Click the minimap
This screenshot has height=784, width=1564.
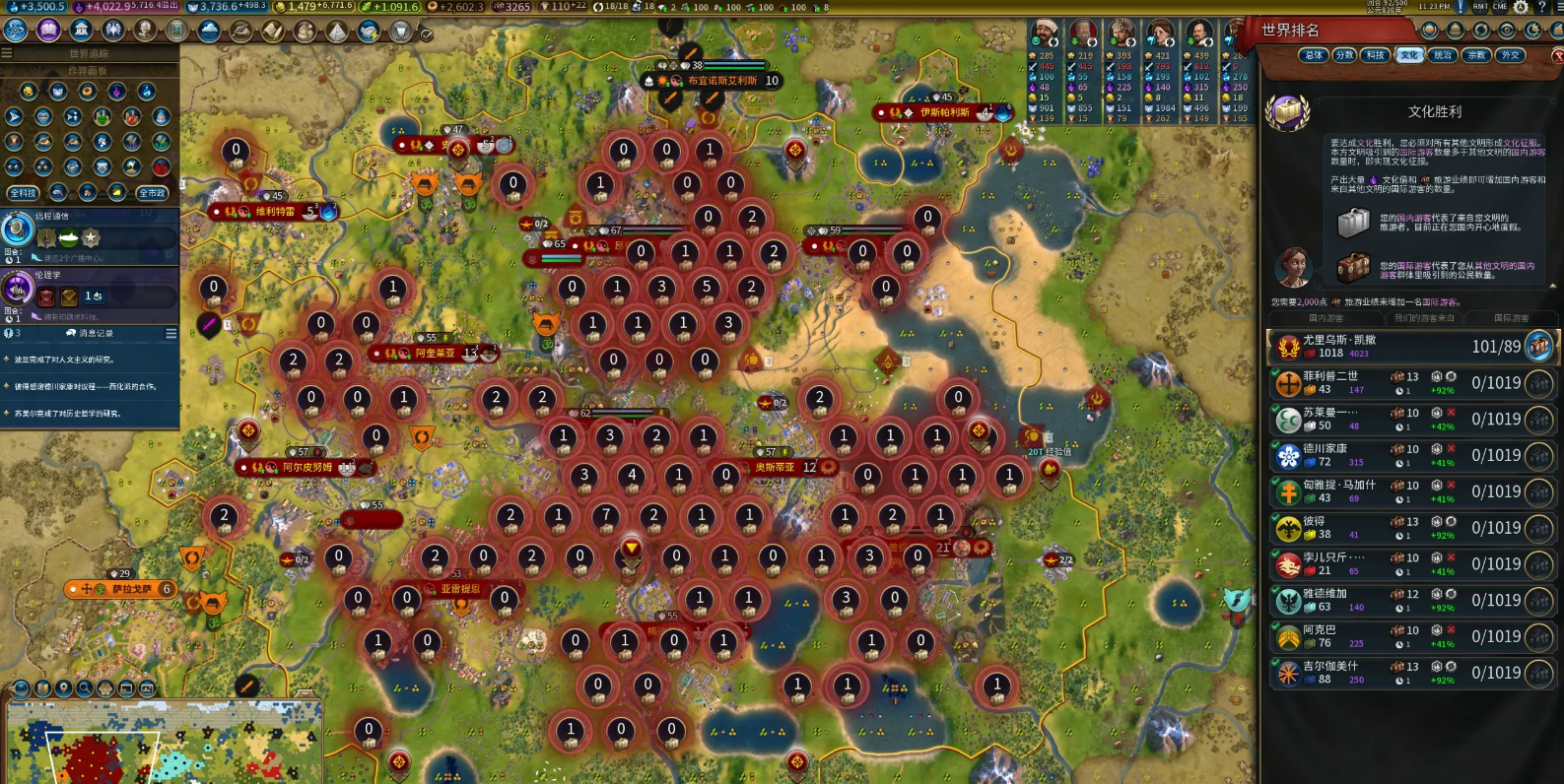163,741
